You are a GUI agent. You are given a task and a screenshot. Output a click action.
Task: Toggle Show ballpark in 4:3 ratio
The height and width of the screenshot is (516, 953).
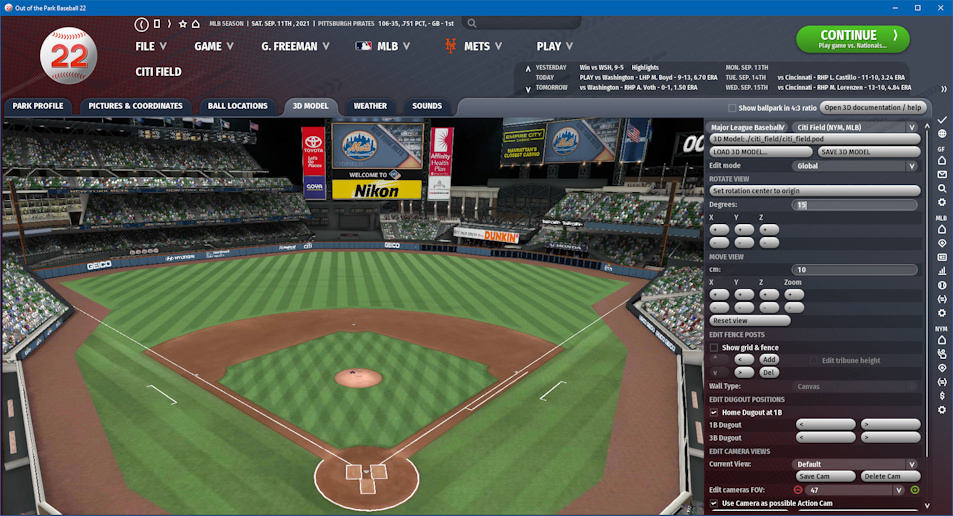[732, 108]
